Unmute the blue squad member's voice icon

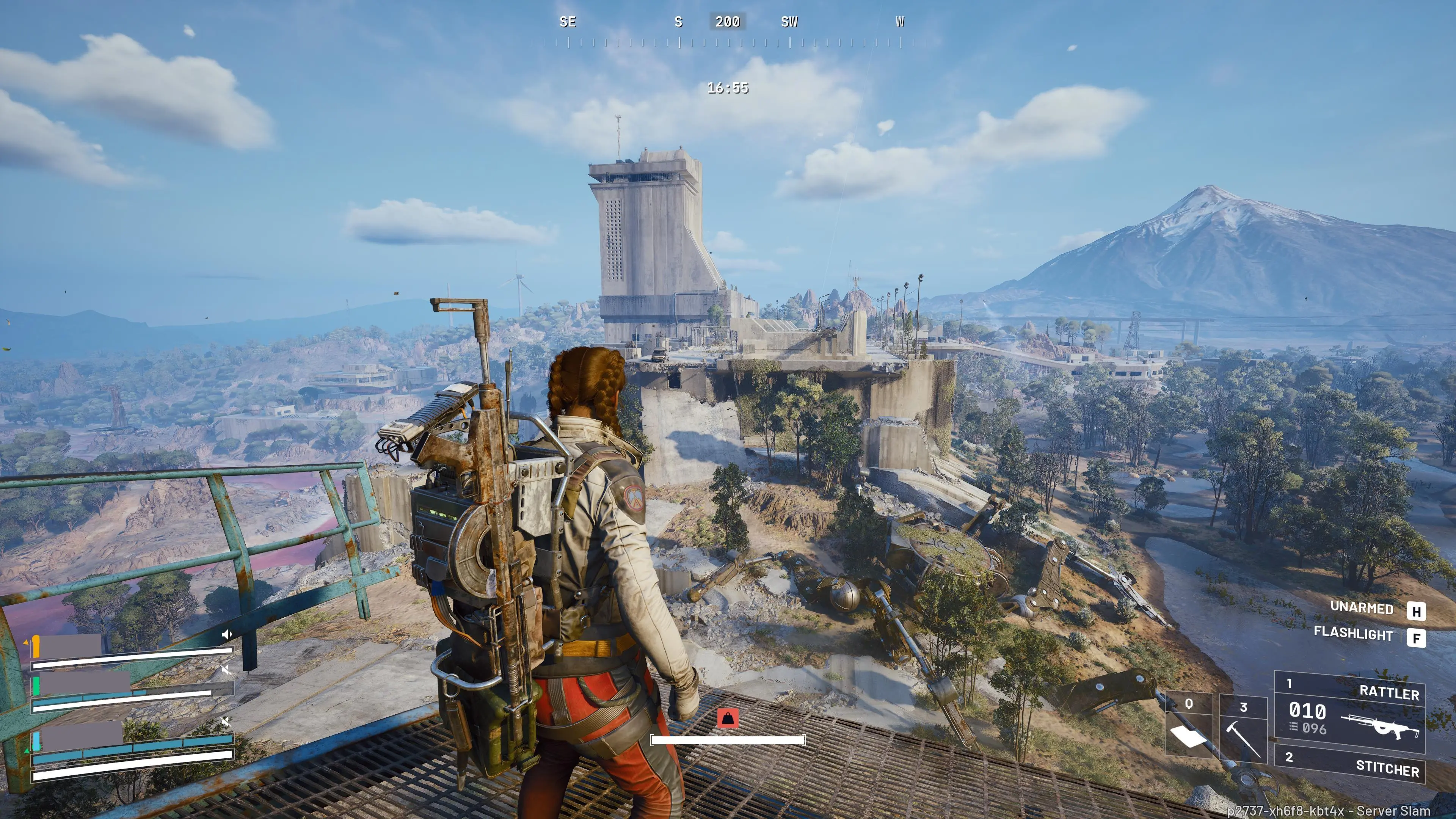[226, 722]
